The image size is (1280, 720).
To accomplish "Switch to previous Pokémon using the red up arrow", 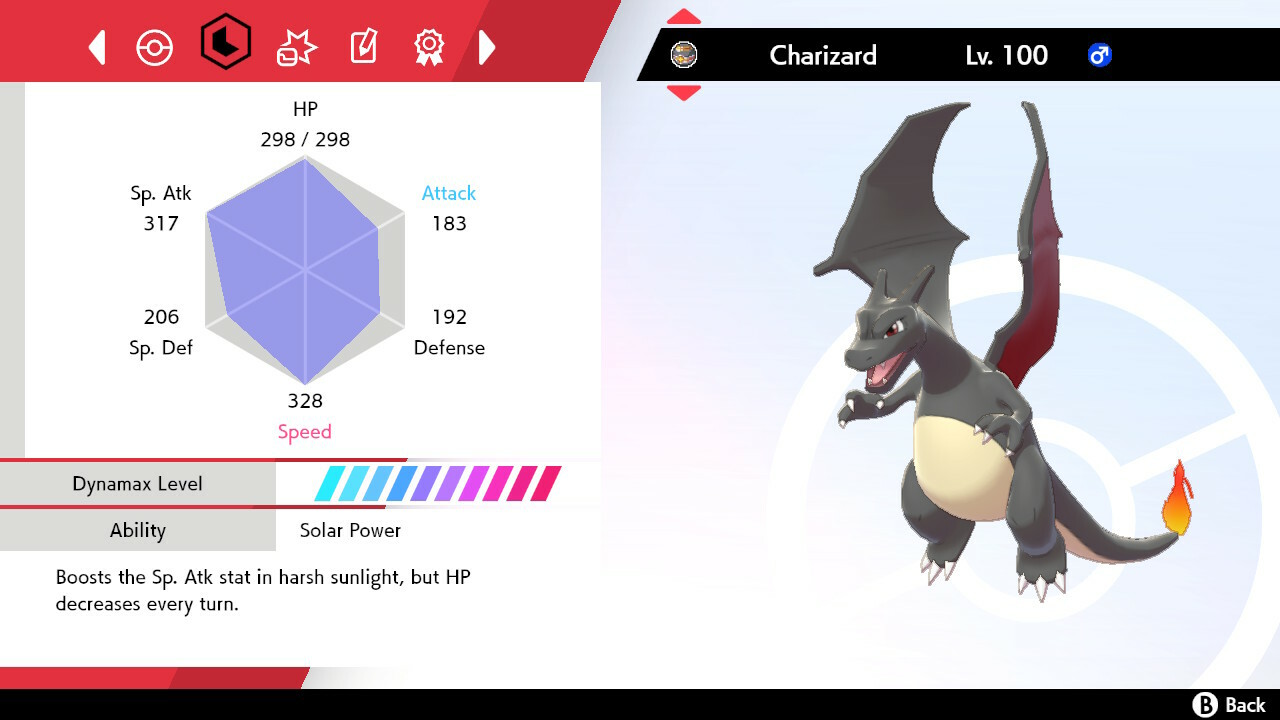I will click(x=683, y=14).
